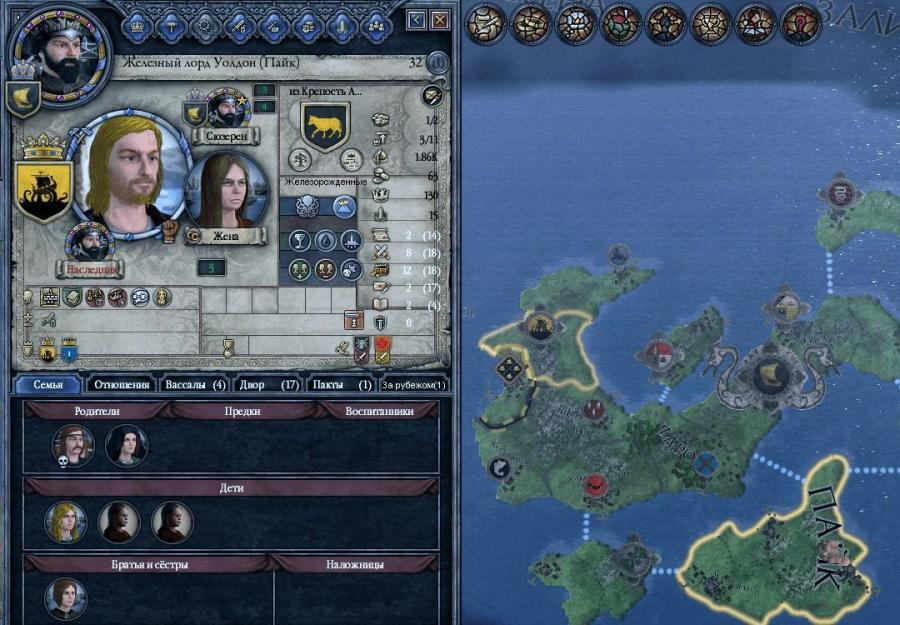Select the Пакты tab
The image size is (900, 625).
(x=342, y=384)
